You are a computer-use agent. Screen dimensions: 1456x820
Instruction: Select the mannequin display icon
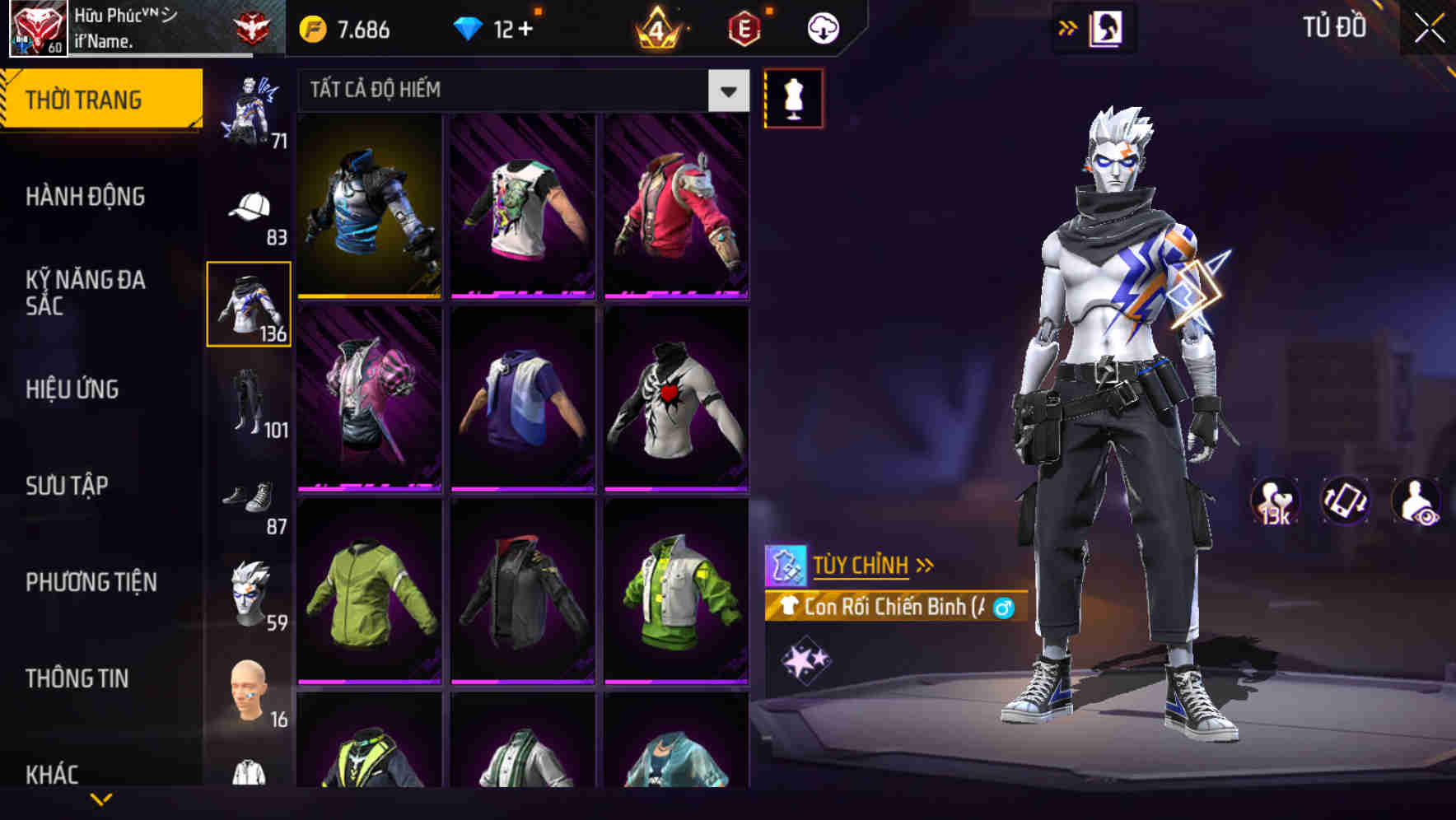tap(793, 97)
